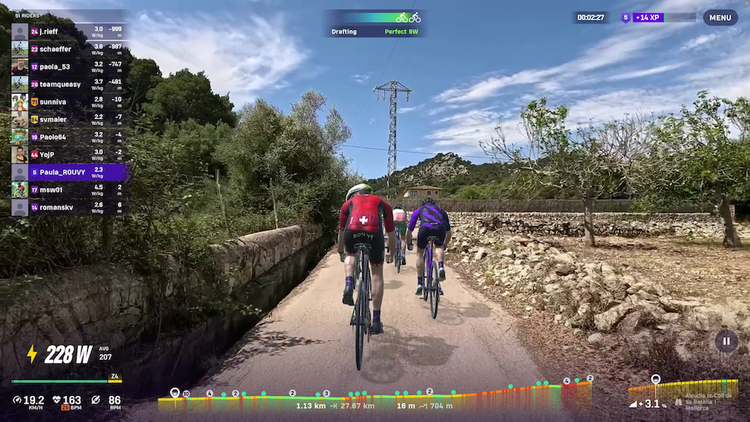Screen dimensions: 750x422
Task: Choose romanskv from the riders list
Action: coord(68,207)
